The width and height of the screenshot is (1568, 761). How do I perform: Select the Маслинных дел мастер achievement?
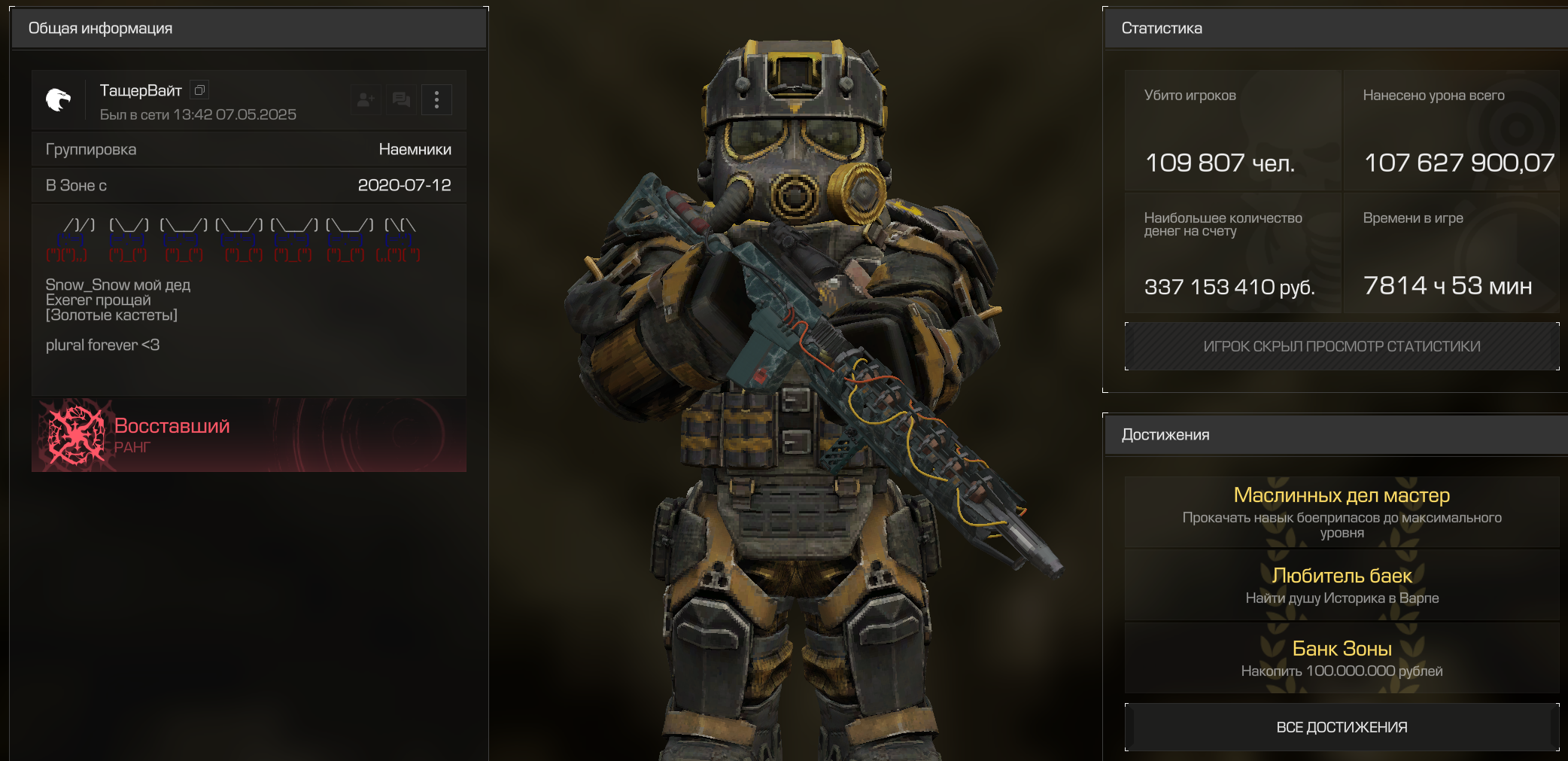pyautogui.click(x=1342, y=512)
